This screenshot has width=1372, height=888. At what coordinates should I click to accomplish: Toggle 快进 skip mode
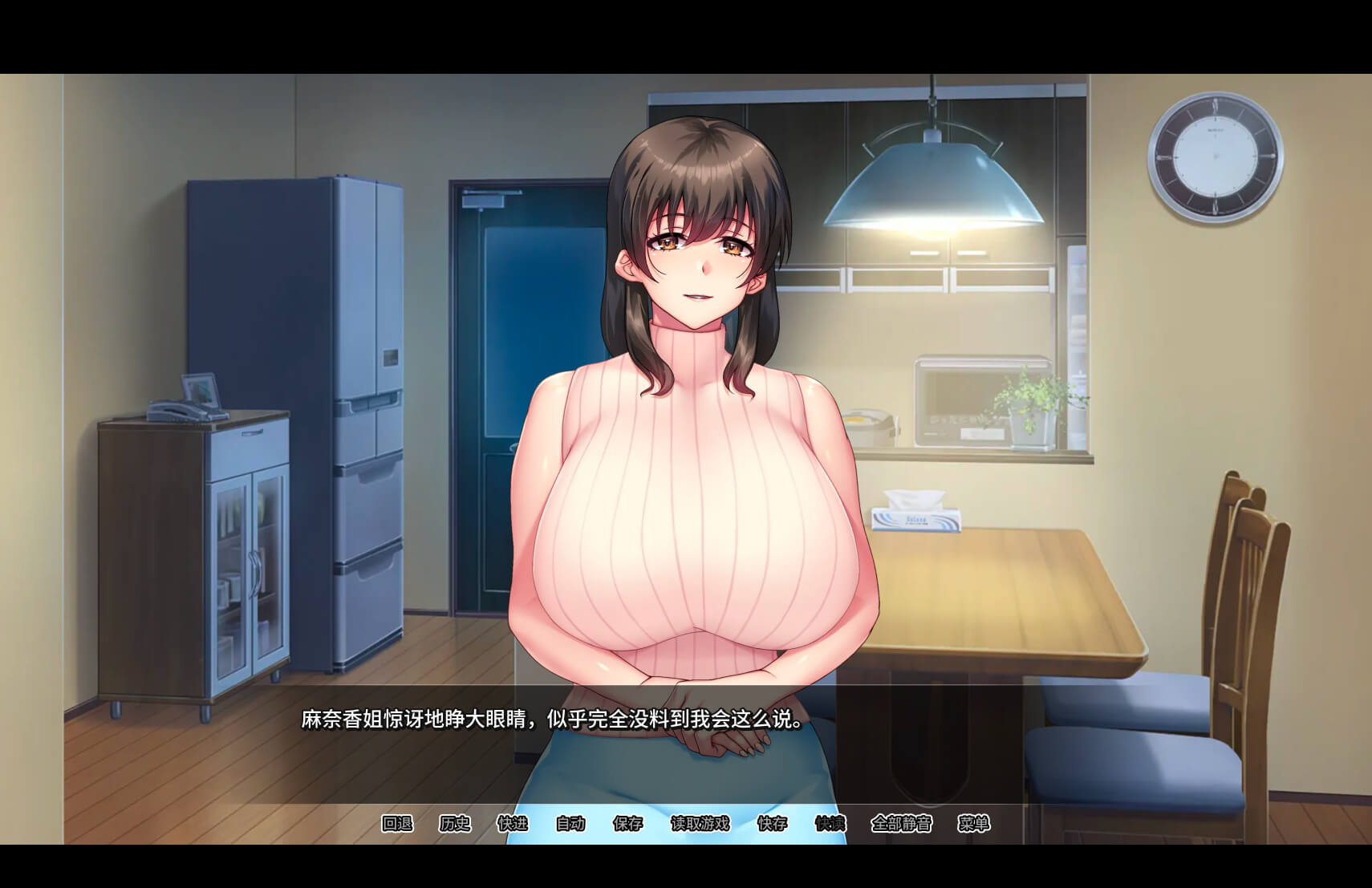pyautogui.click(x=513, y=824)
